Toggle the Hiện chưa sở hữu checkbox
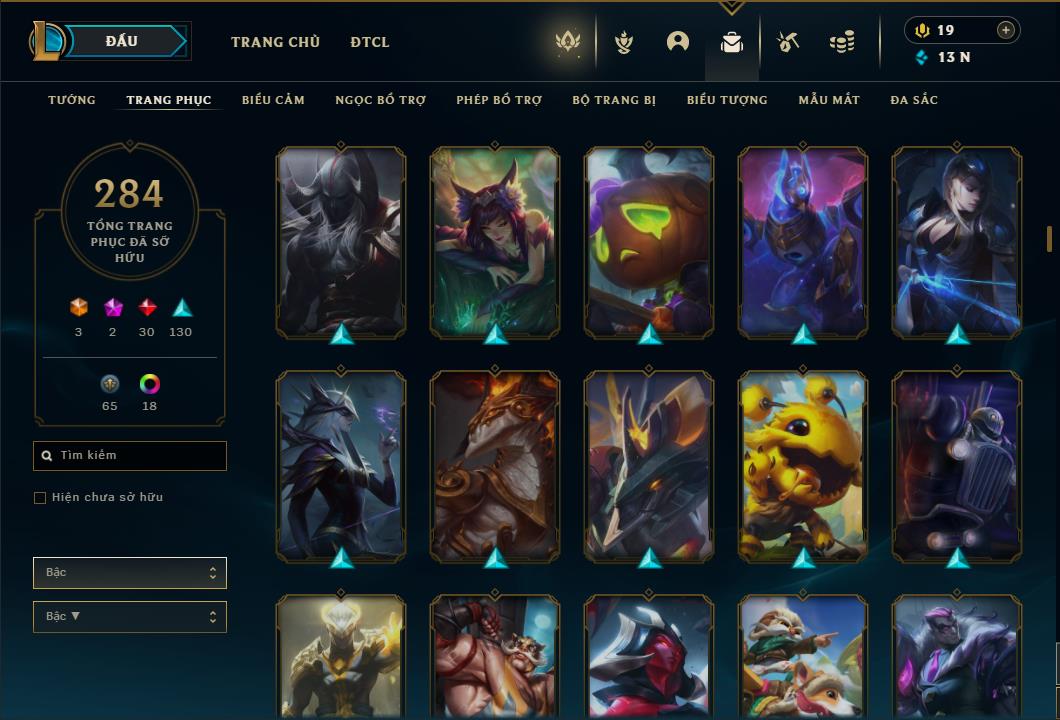 coord(40,498)
